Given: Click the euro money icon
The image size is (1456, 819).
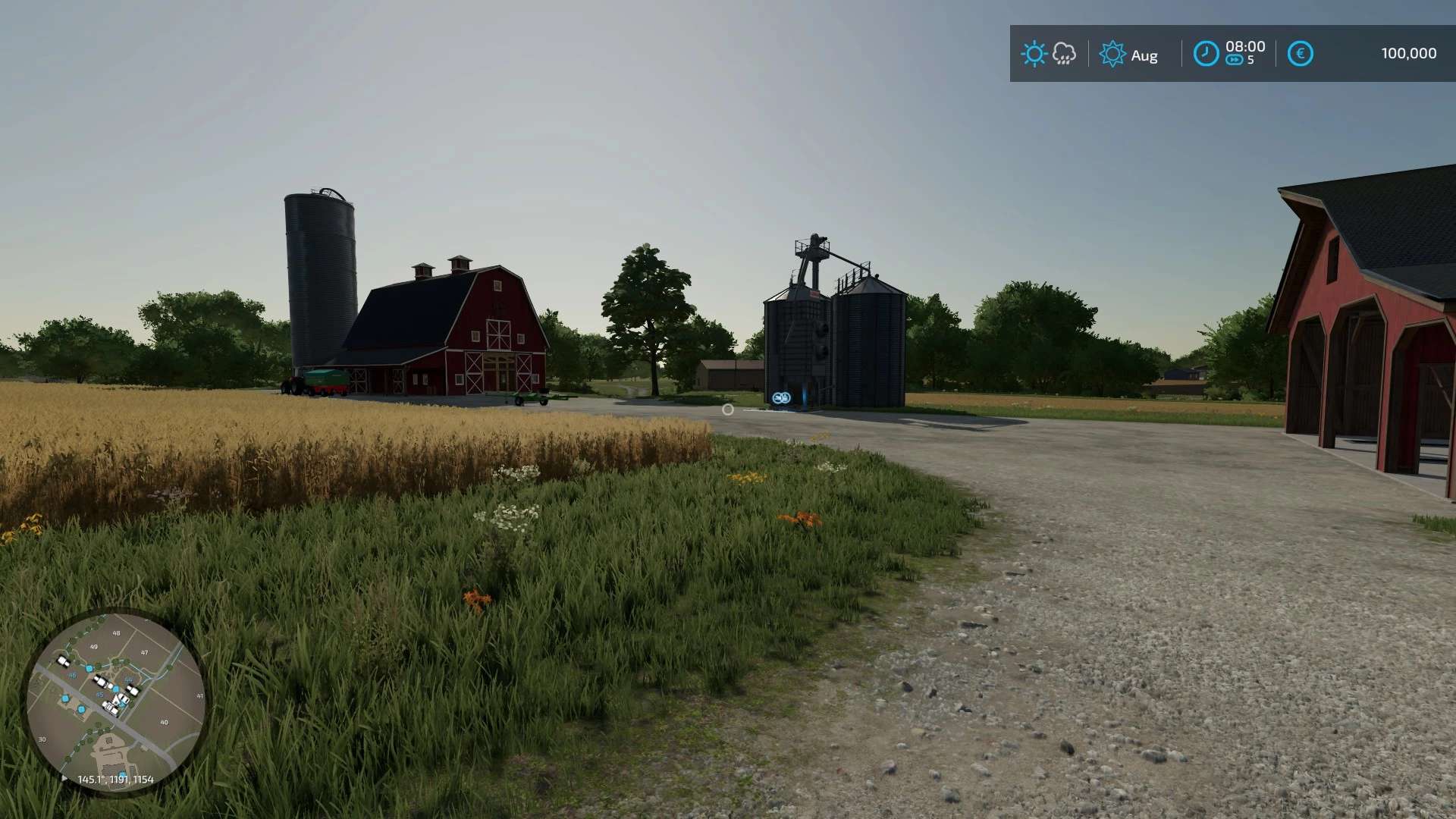Looking at the screenshot, I should (x=1300, y=54).
